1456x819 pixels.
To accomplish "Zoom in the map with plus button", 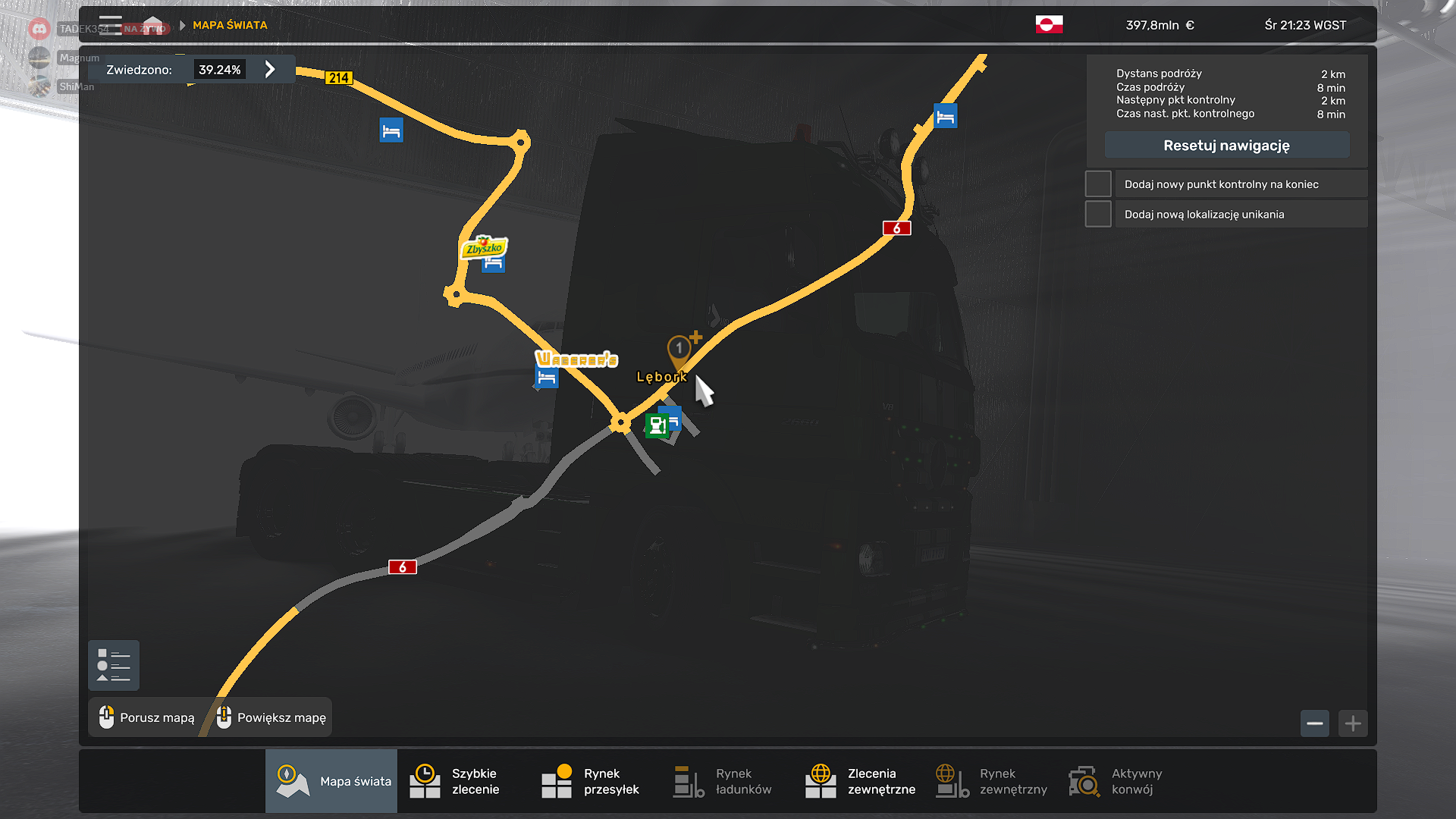I will [1353, 723].
